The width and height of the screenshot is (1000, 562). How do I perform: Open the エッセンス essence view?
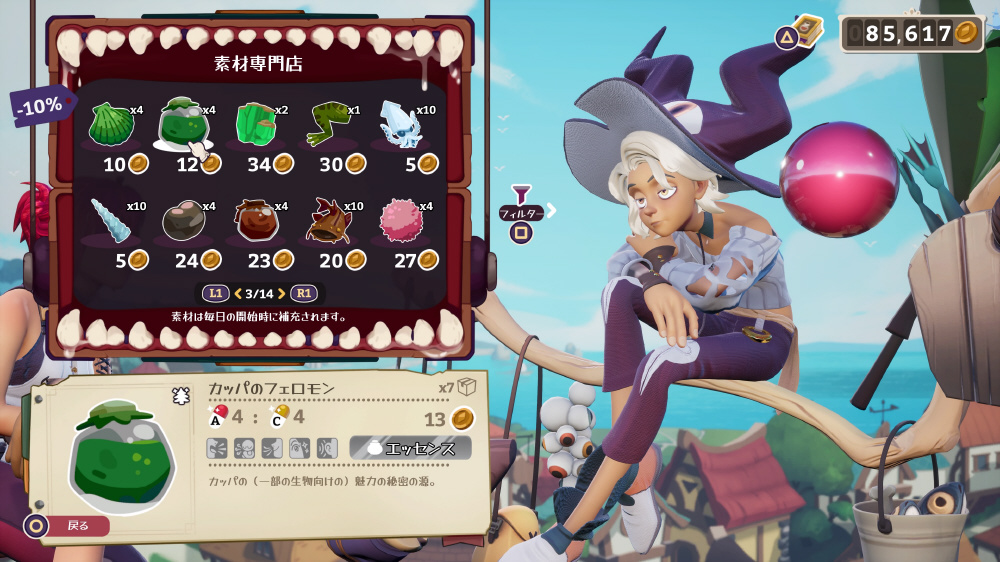point(410,448)
